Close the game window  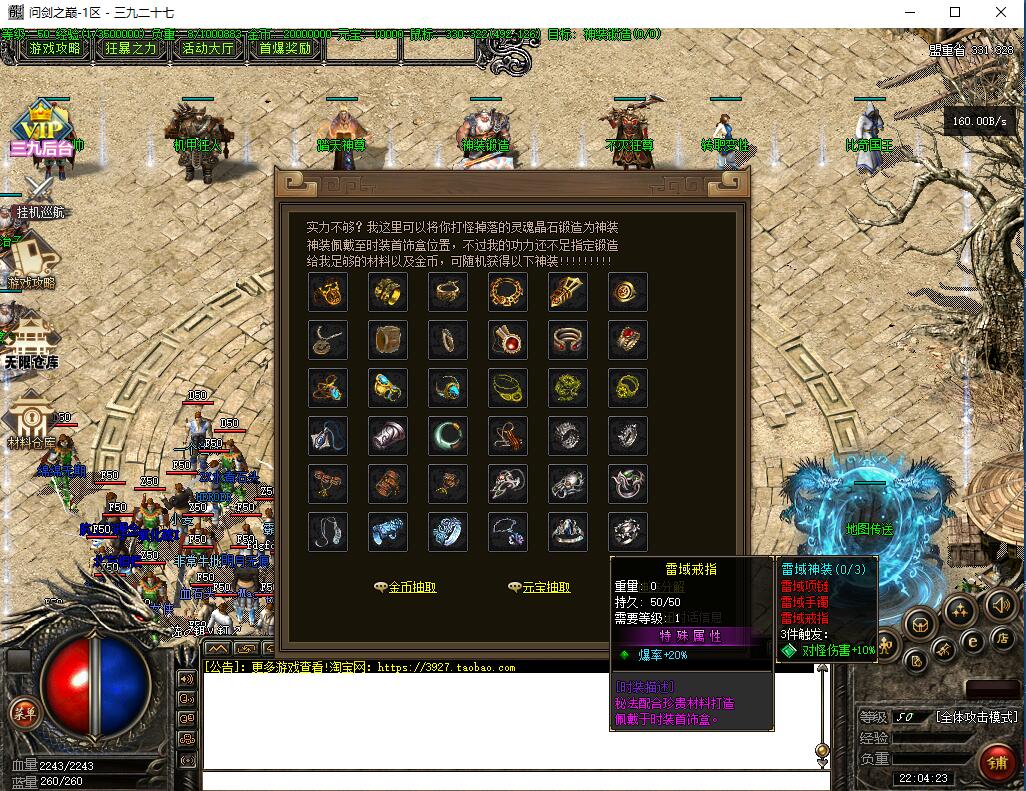[x=1002, y=12]
